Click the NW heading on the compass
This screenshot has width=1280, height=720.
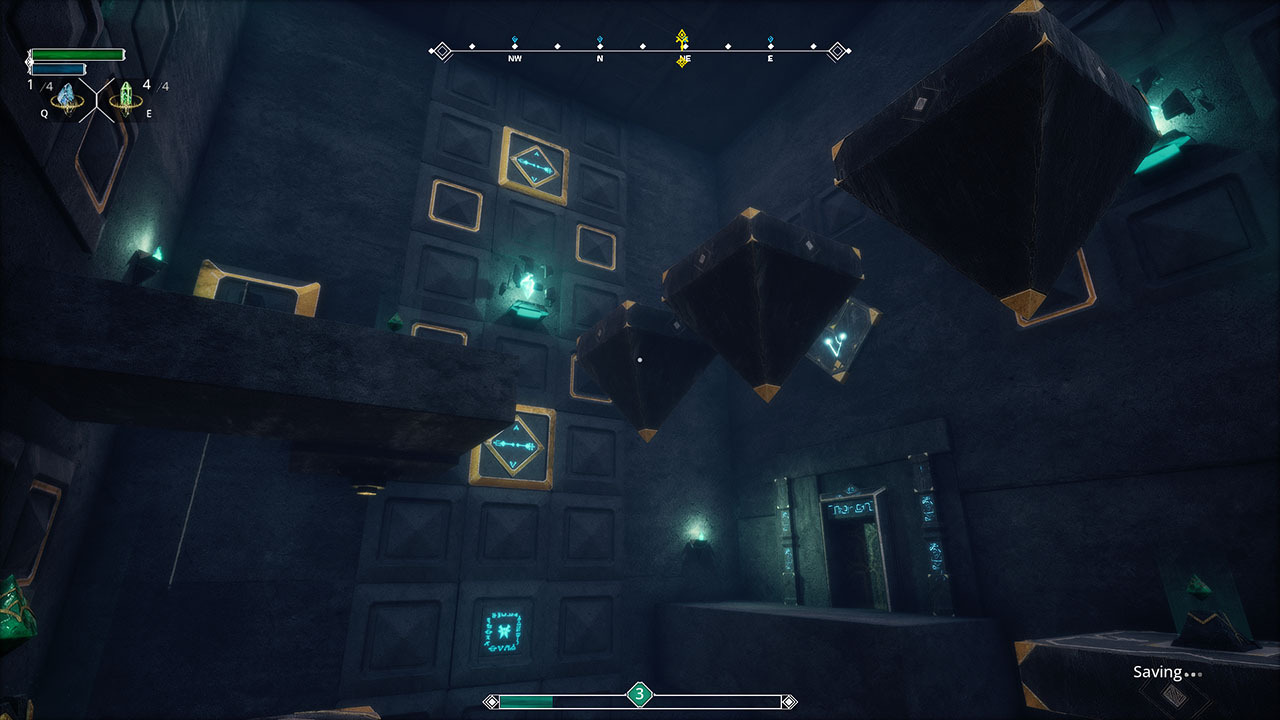pyautogui.click(x=515, y=59)
